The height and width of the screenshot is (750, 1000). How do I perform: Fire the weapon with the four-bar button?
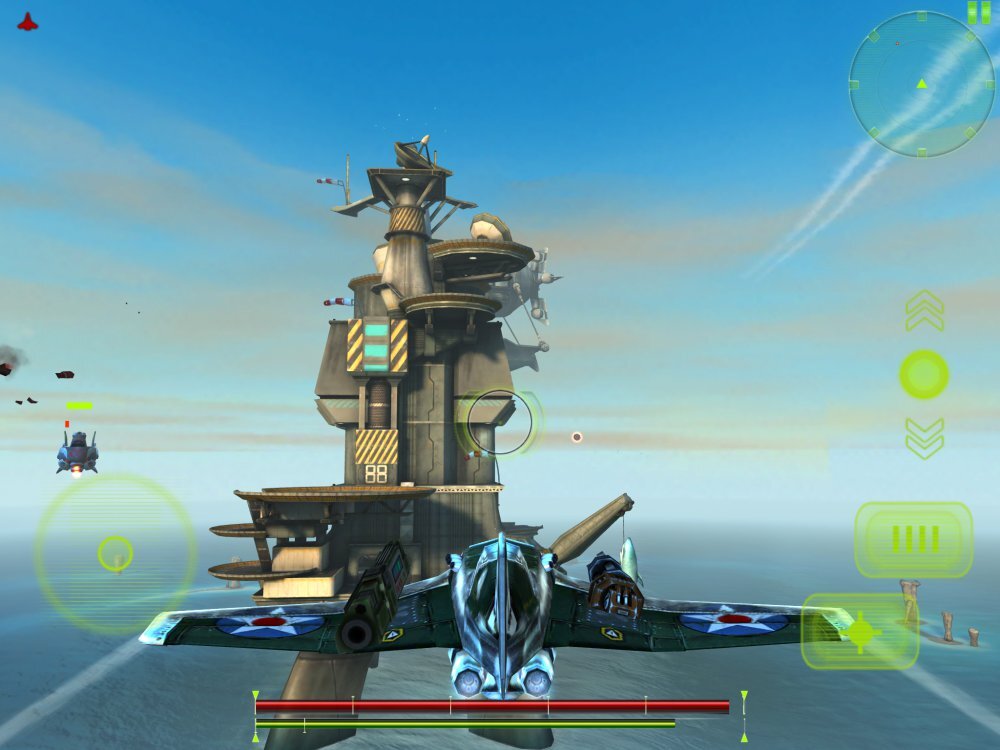click(913, 540)
